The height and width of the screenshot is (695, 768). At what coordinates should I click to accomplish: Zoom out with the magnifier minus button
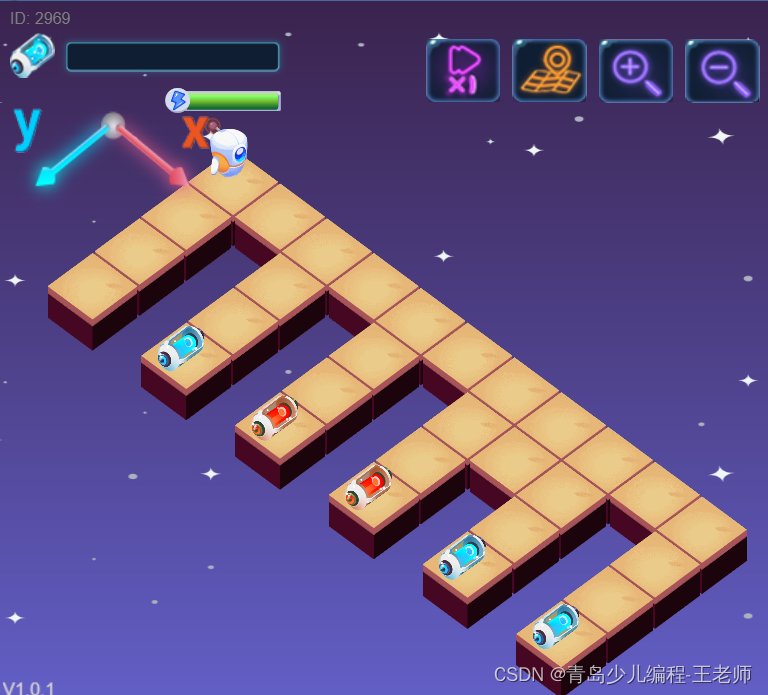point(721,70)
